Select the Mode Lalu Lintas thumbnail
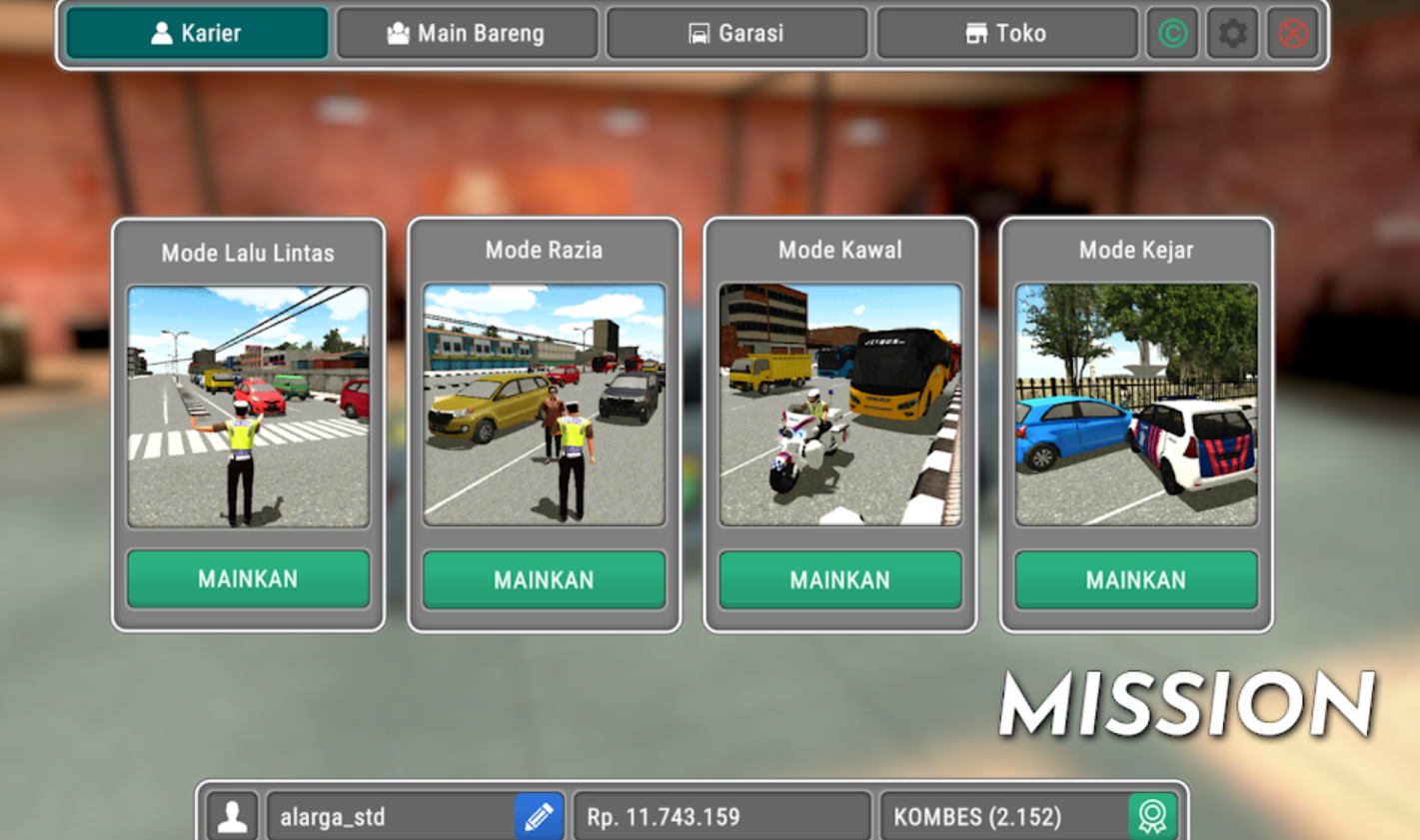The image size is (1420, 840). [x=248, y=407]
